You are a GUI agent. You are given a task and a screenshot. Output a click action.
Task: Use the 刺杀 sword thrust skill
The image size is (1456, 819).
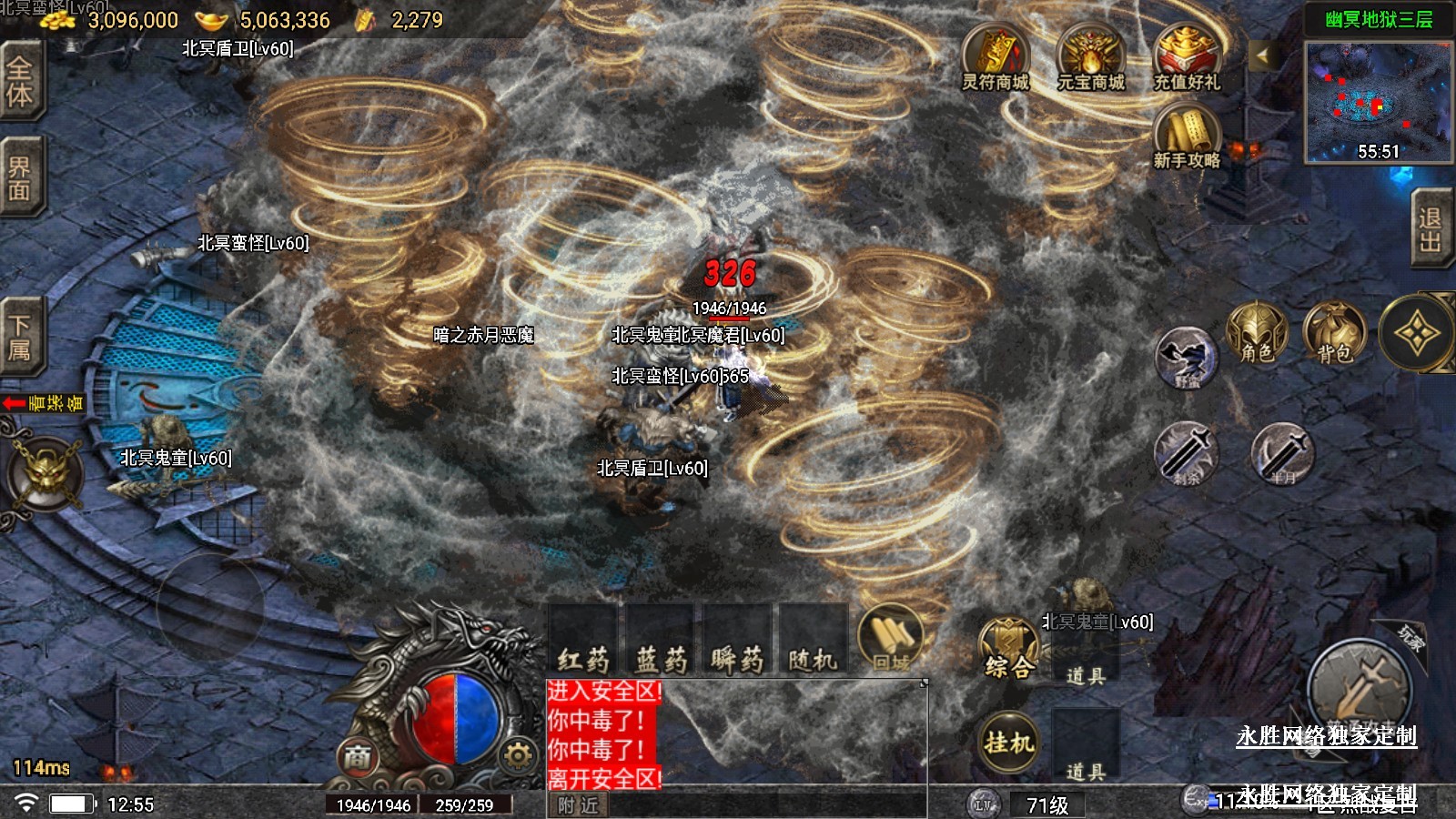click(x=1186, y=453)
